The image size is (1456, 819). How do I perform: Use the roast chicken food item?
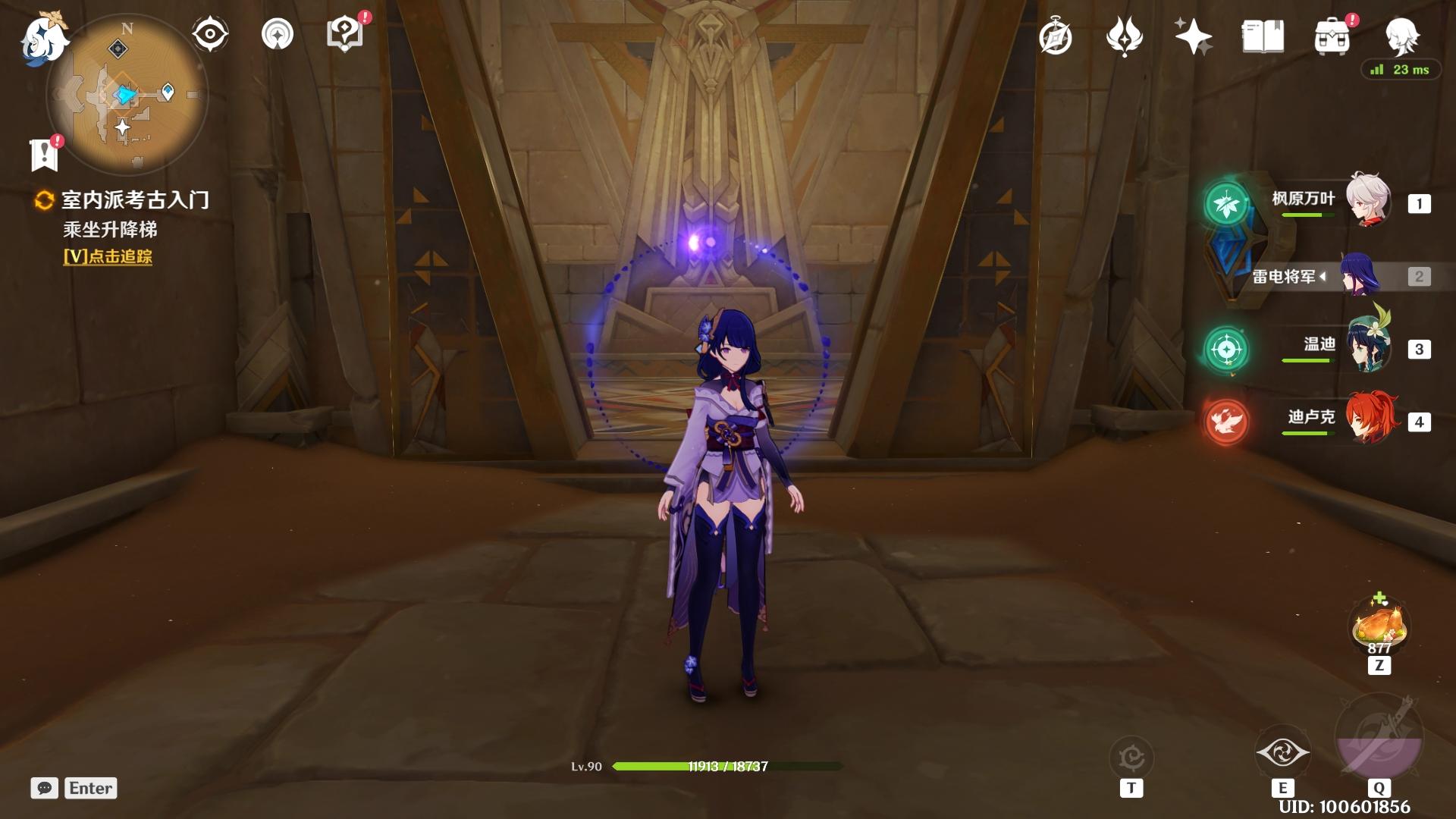tap(1379, 626)
